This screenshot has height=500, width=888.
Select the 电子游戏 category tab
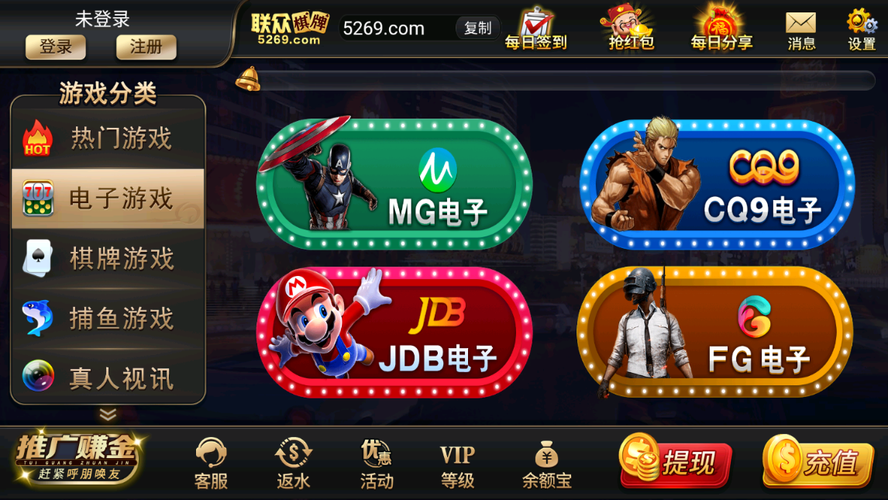coord(108,199)
